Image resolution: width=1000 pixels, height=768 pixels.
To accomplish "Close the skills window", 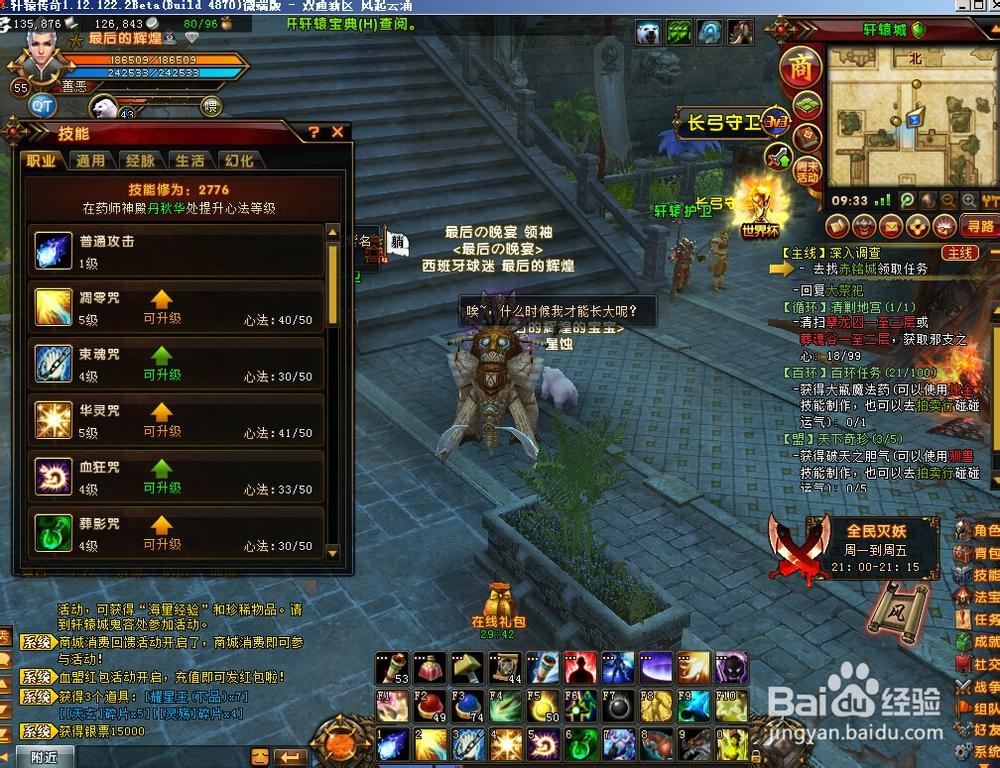I will pyautogui.click(x=338, y=132).
